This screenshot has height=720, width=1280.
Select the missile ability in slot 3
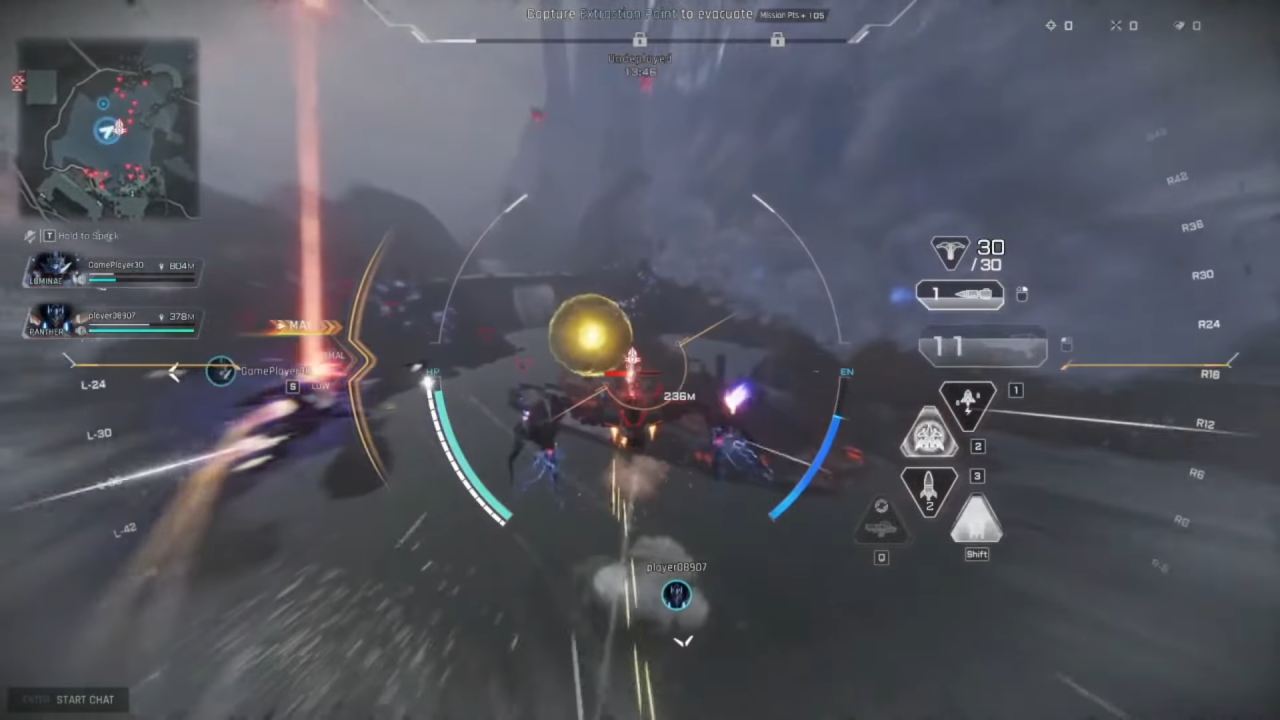coord(928,489)
